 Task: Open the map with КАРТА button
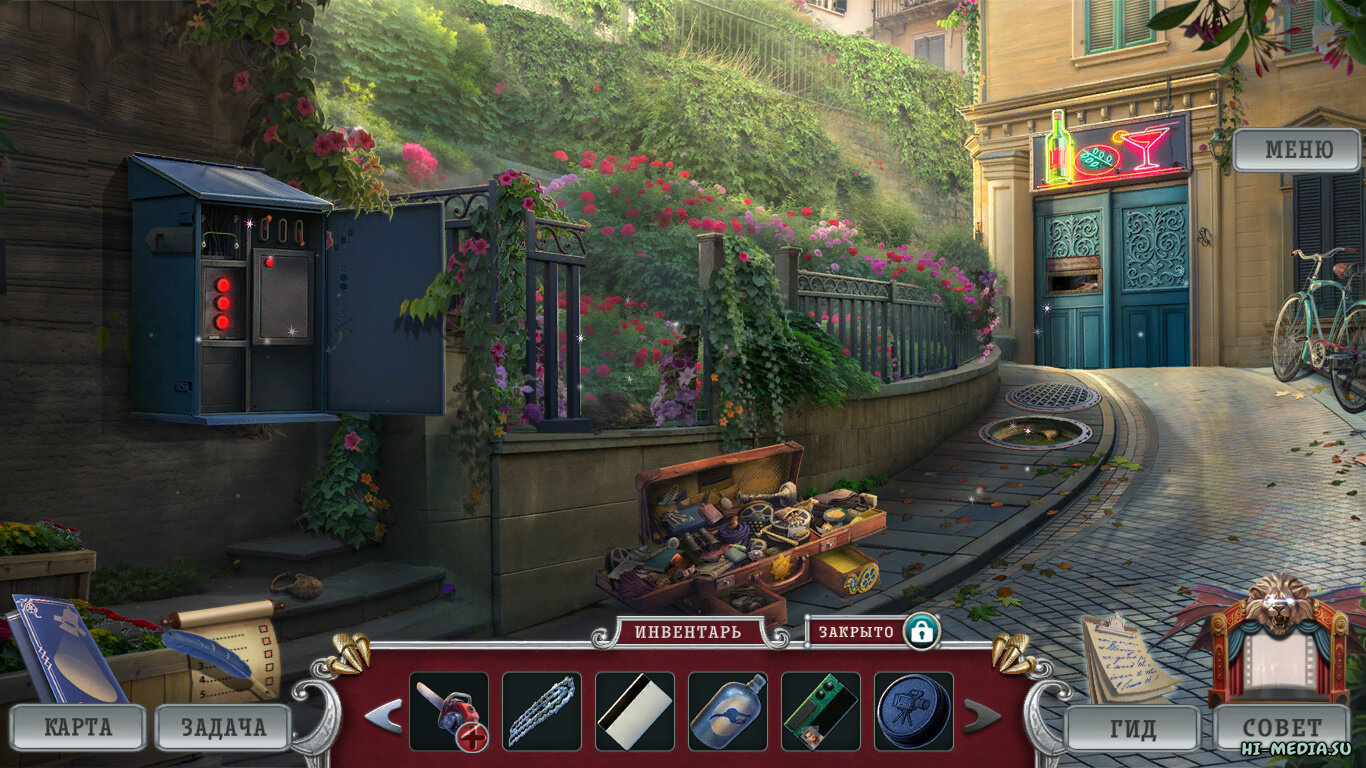77,728
